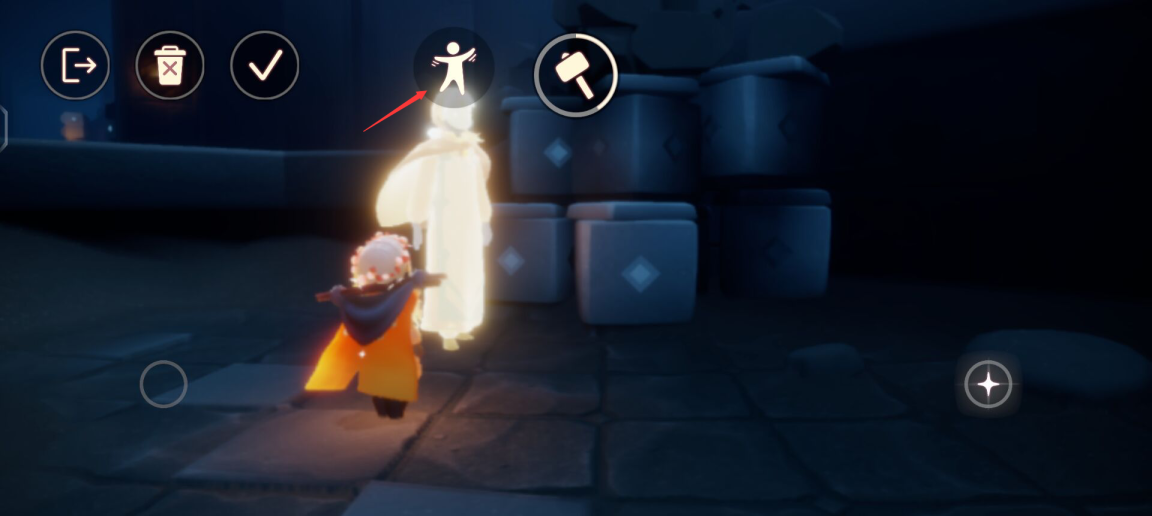Tap the four-pointed star action button

point(988,385)
